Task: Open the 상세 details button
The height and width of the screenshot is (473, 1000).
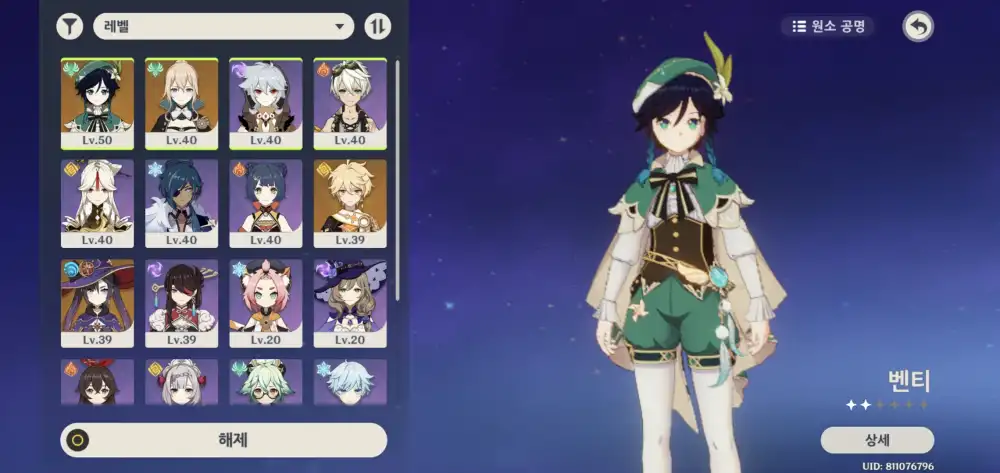Action: click(x=877, y=440)
